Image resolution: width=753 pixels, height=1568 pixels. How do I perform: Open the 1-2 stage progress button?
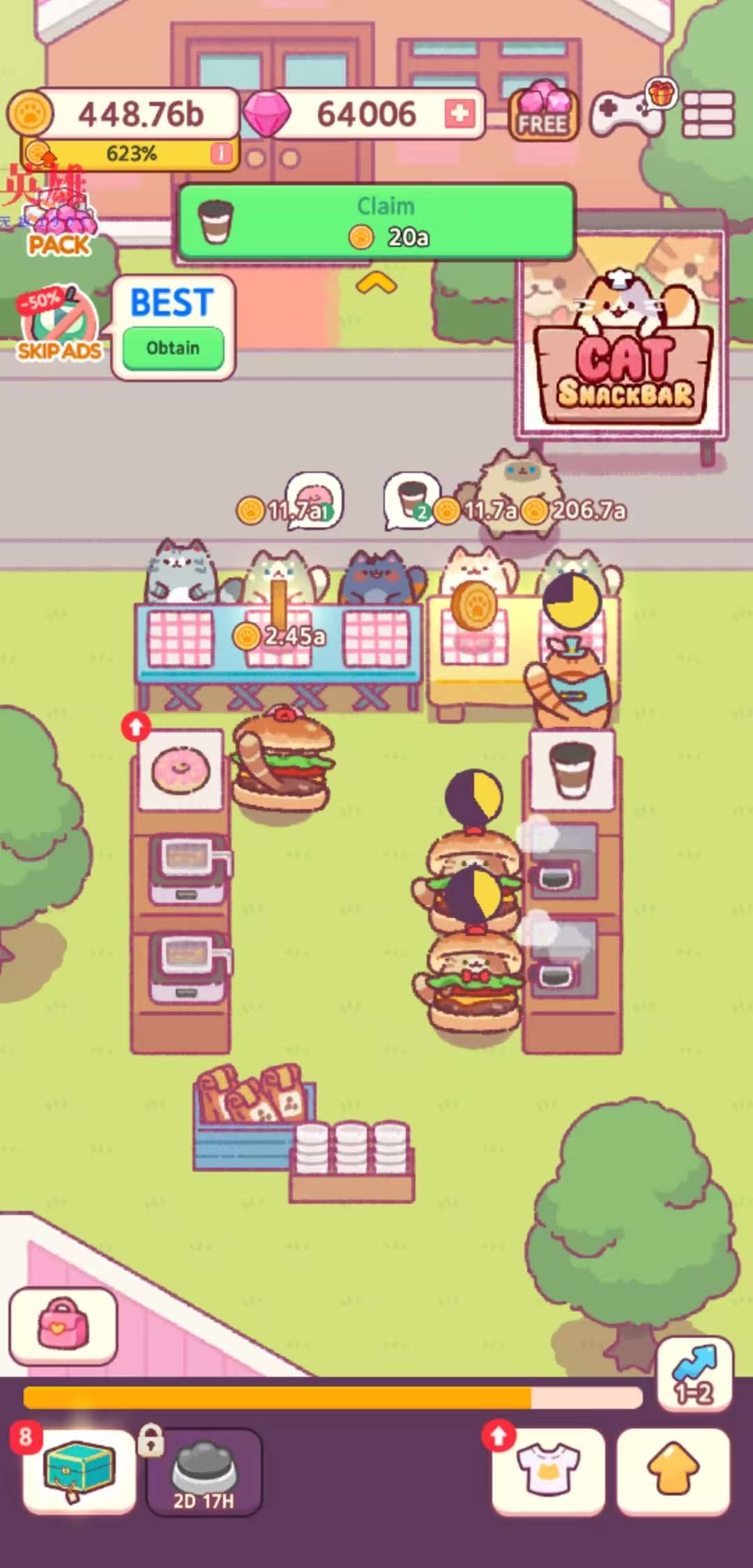694,1375
